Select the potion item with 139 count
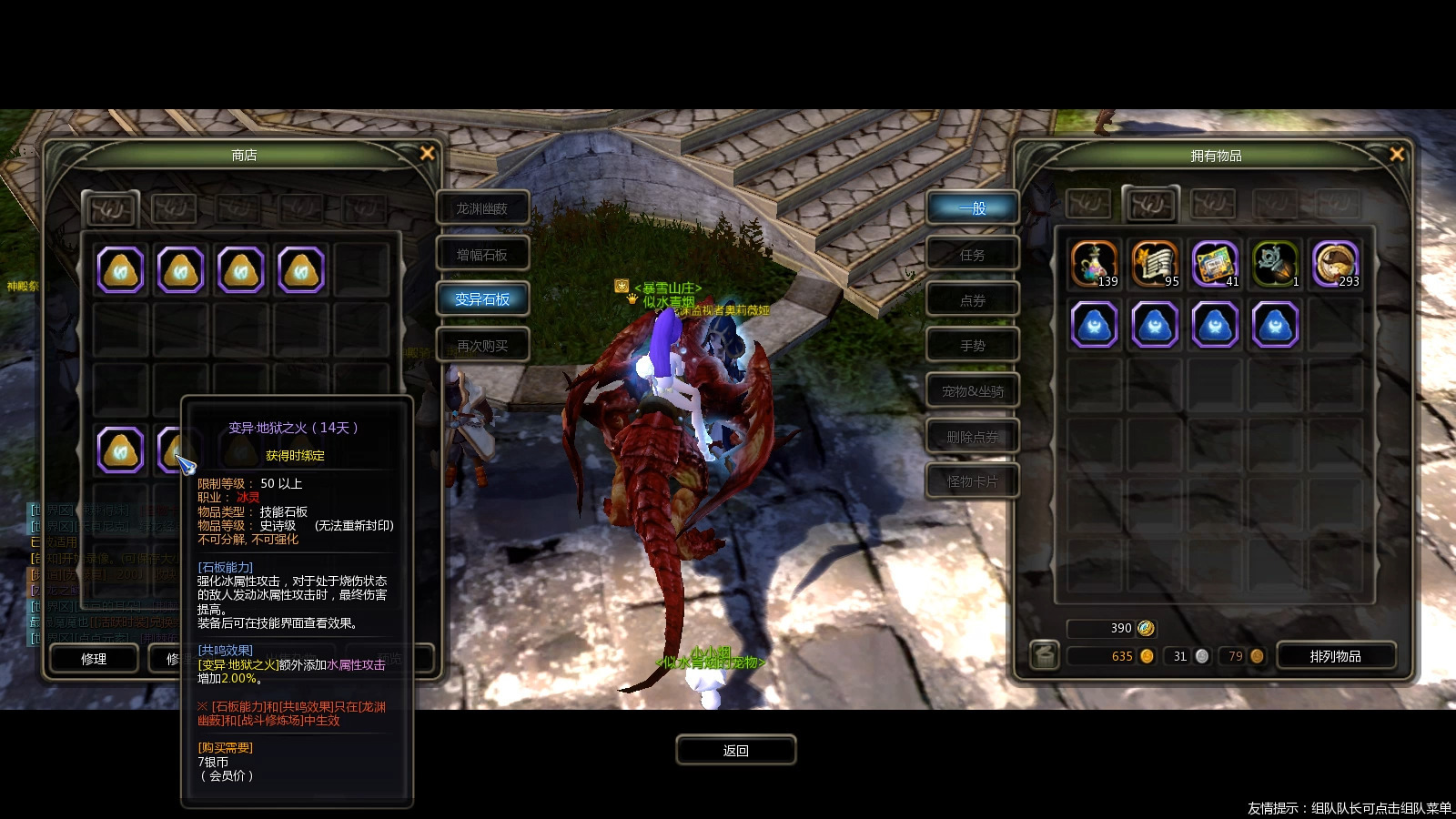 (x=1094, y=265)
